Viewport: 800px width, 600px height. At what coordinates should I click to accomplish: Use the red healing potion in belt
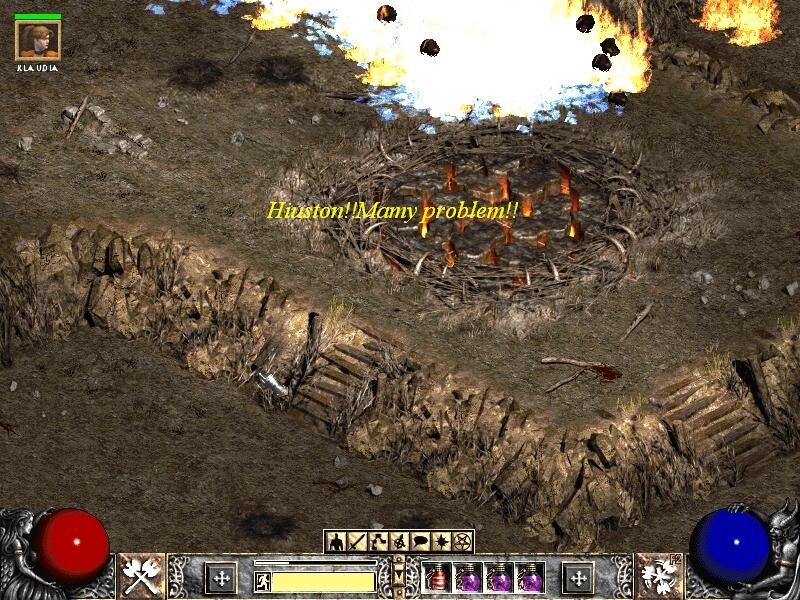click(x=437, y=578)
